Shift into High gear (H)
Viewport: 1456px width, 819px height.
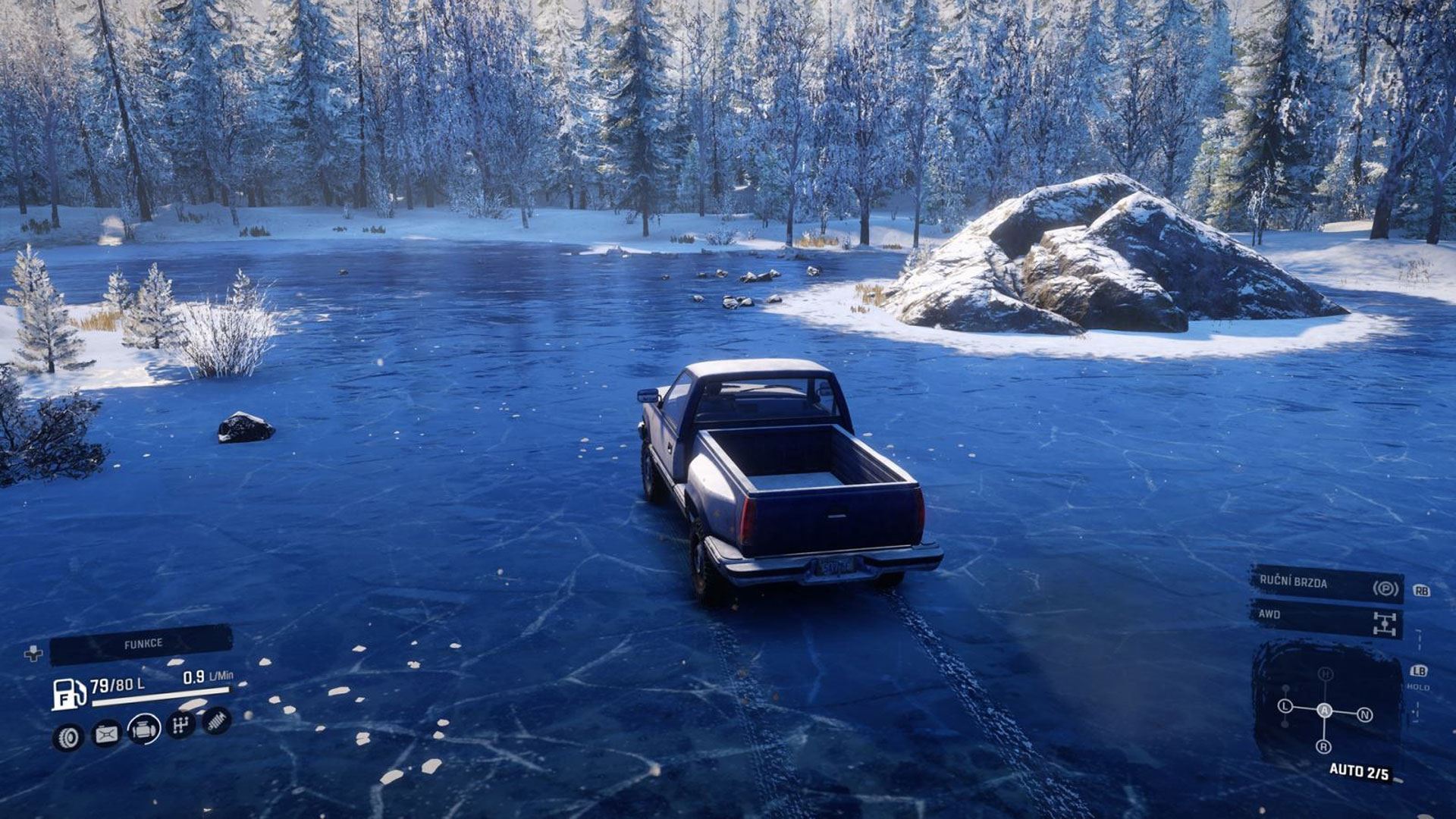pos(1325,674)
